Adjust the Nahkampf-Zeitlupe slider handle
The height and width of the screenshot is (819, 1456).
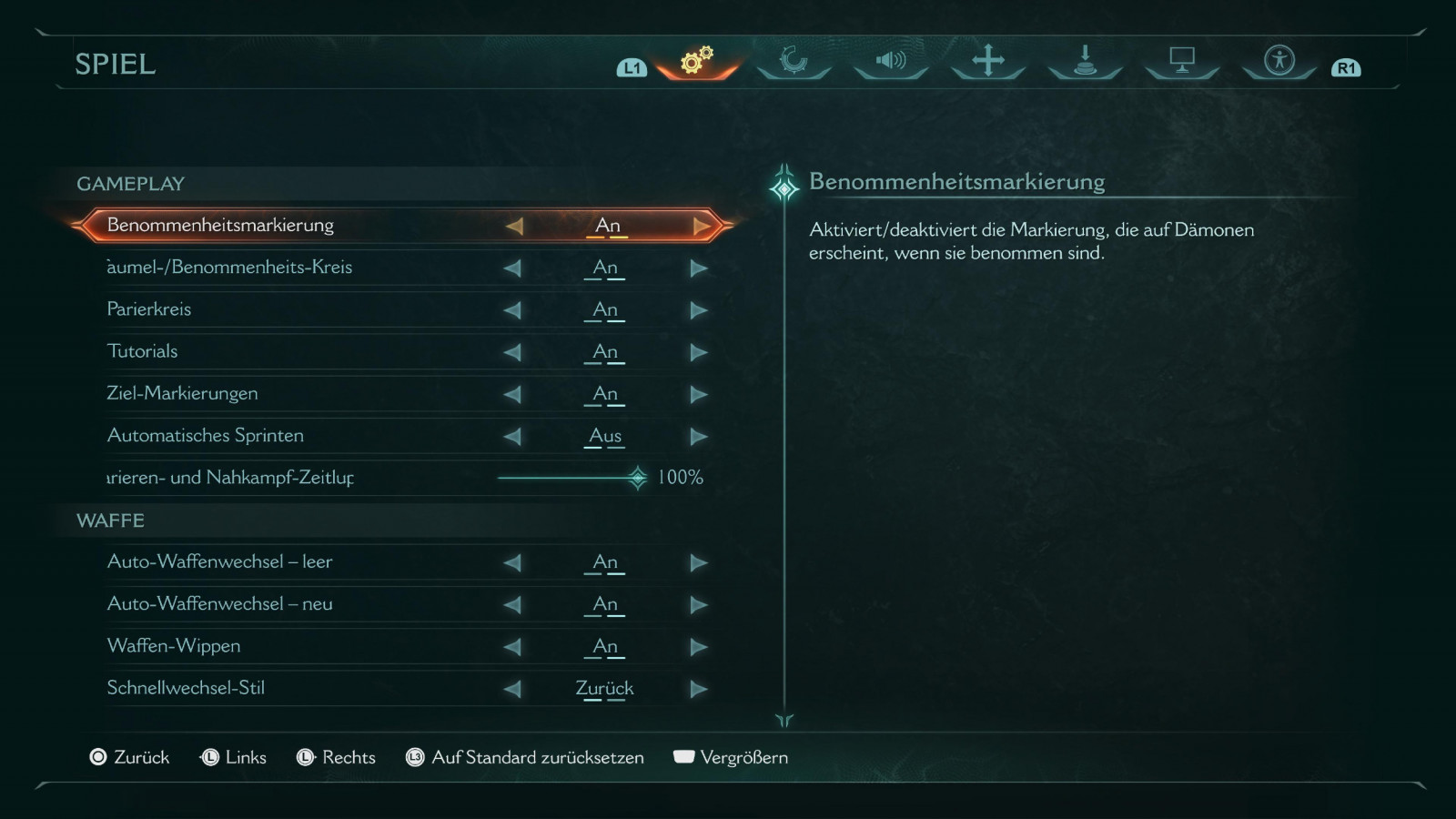638,478
